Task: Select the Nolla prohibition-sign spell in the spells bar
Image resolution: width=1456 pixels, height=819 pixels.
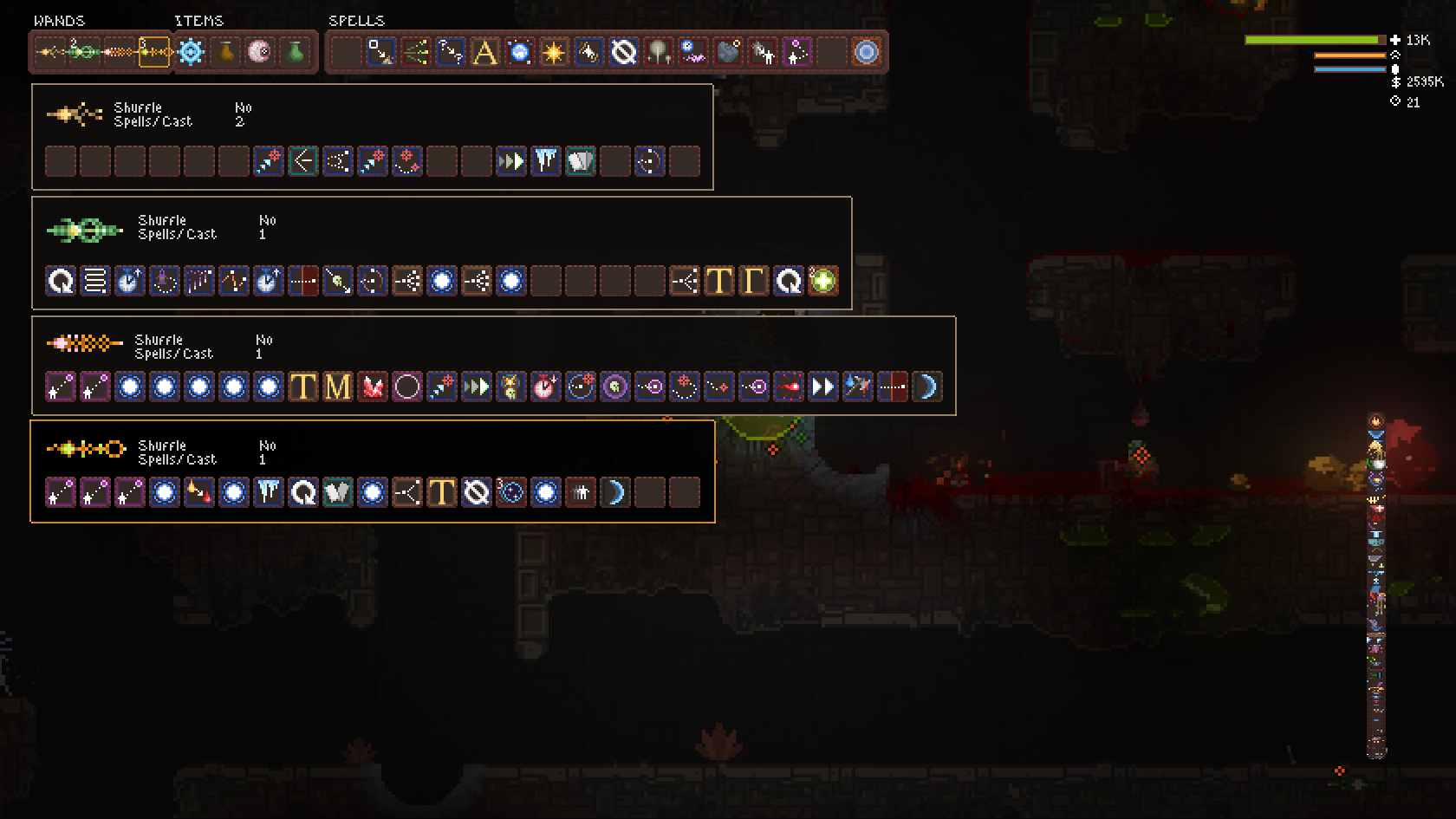Action: [x=622, y=52]
